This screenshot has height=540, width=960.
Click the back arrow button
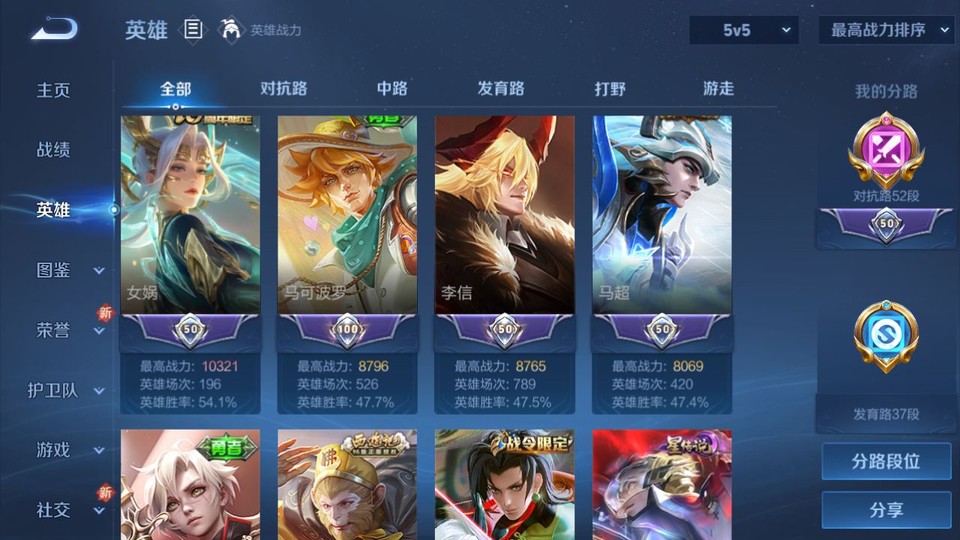tap(54, 29)
